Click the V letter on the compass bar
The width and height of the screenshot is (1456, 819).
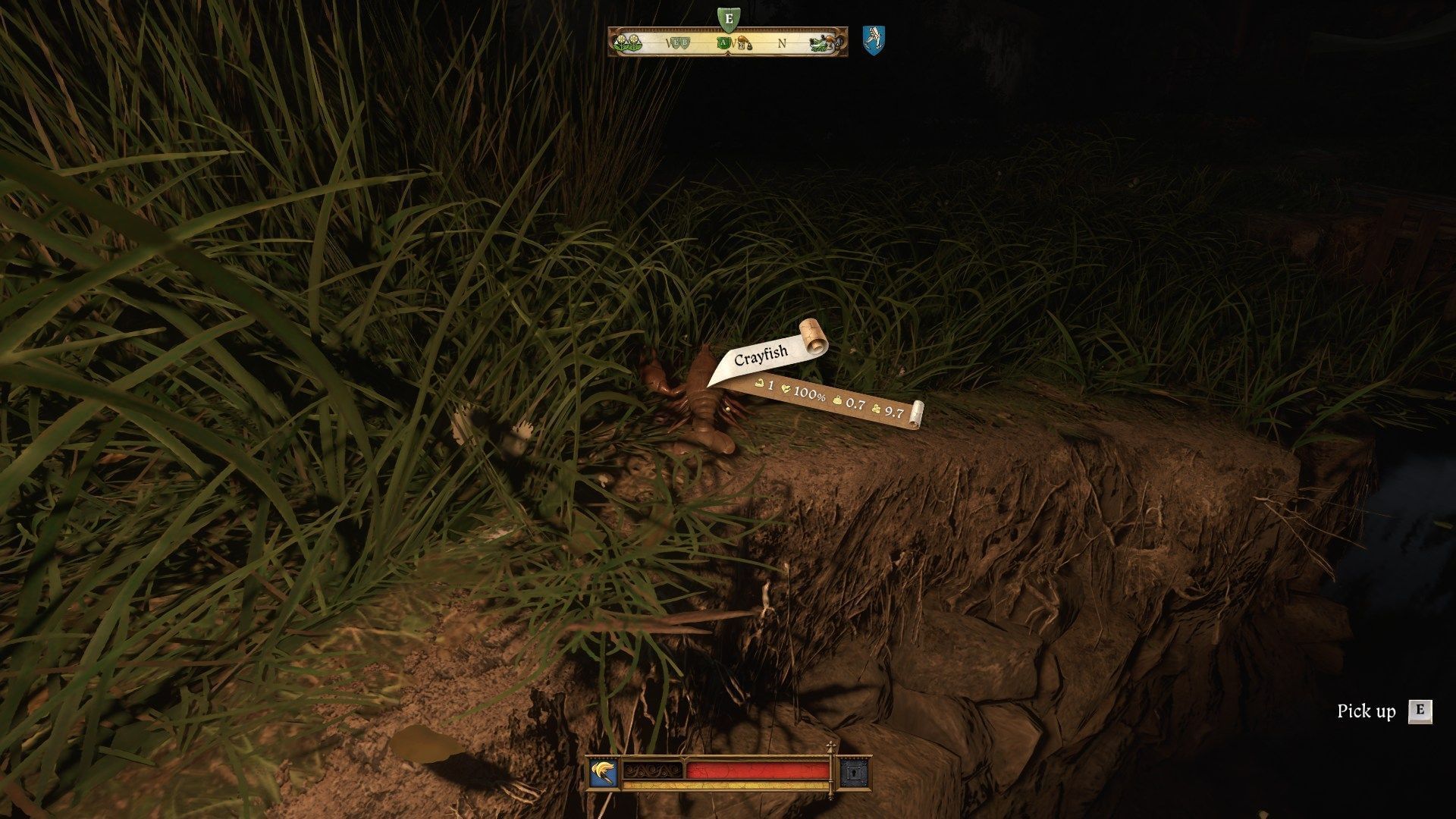point(668,43)
